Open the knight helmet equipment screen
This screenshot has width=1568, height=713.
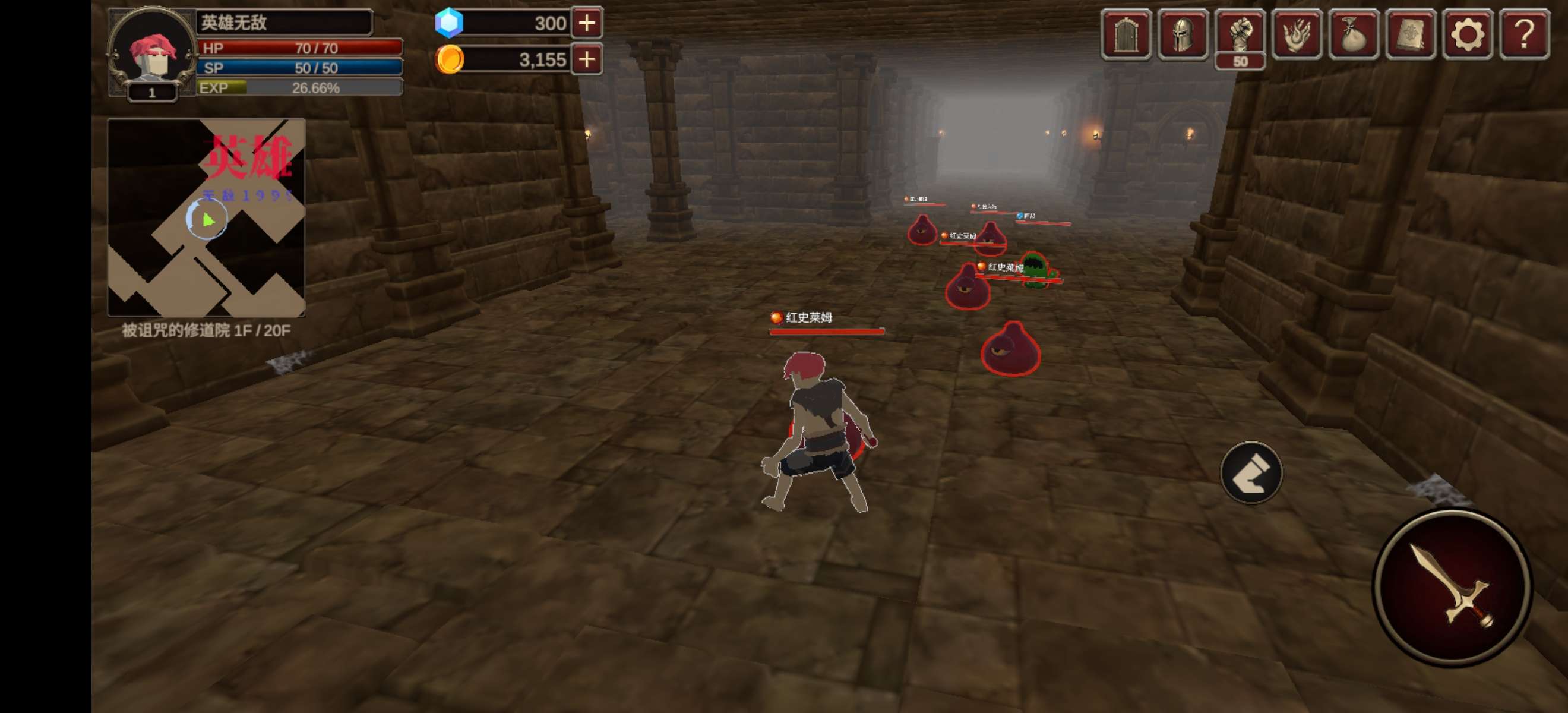[1183, 34]
